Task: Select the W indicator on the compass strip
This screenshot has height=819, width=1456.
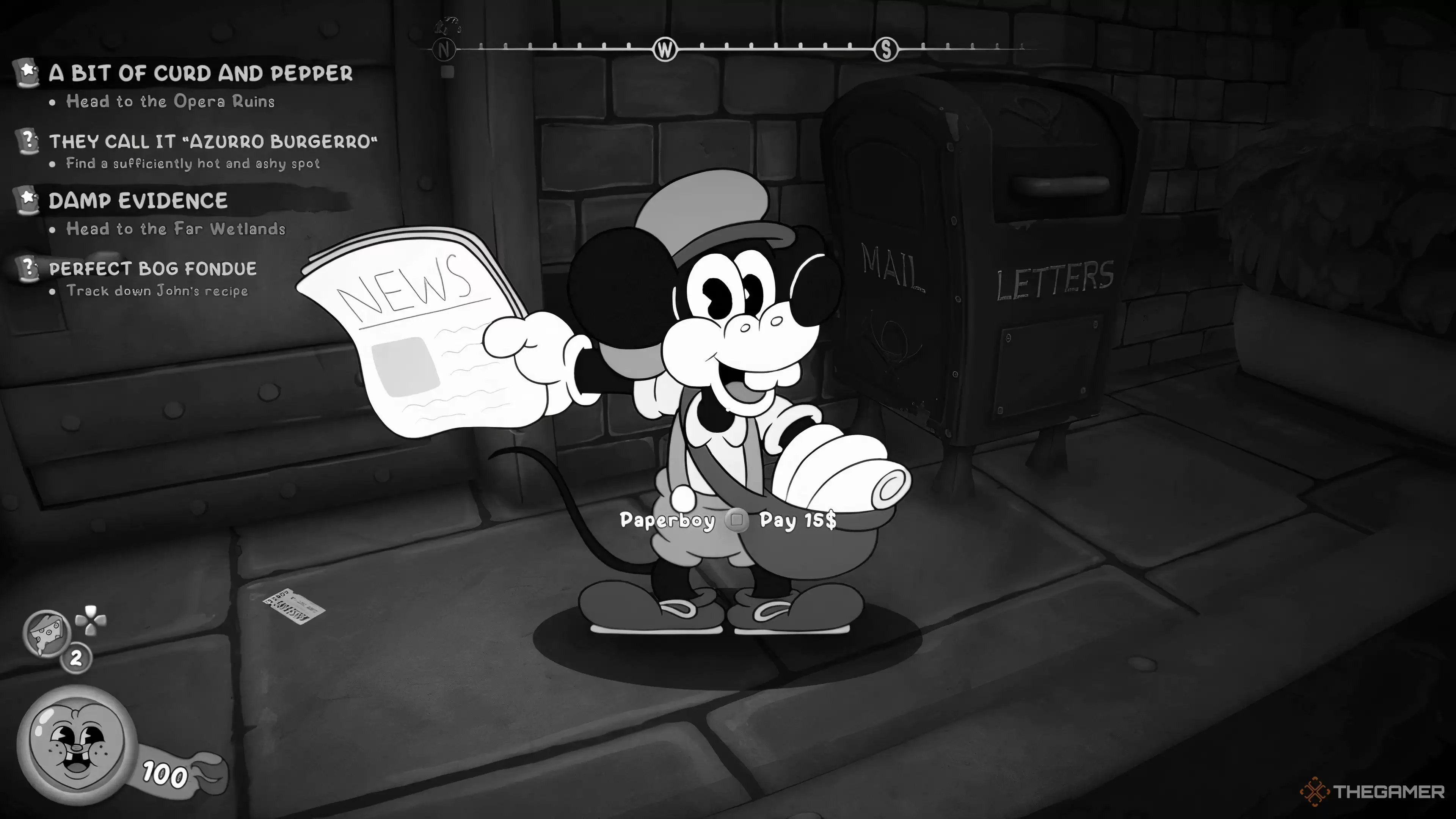Action: tap(665, 50)
